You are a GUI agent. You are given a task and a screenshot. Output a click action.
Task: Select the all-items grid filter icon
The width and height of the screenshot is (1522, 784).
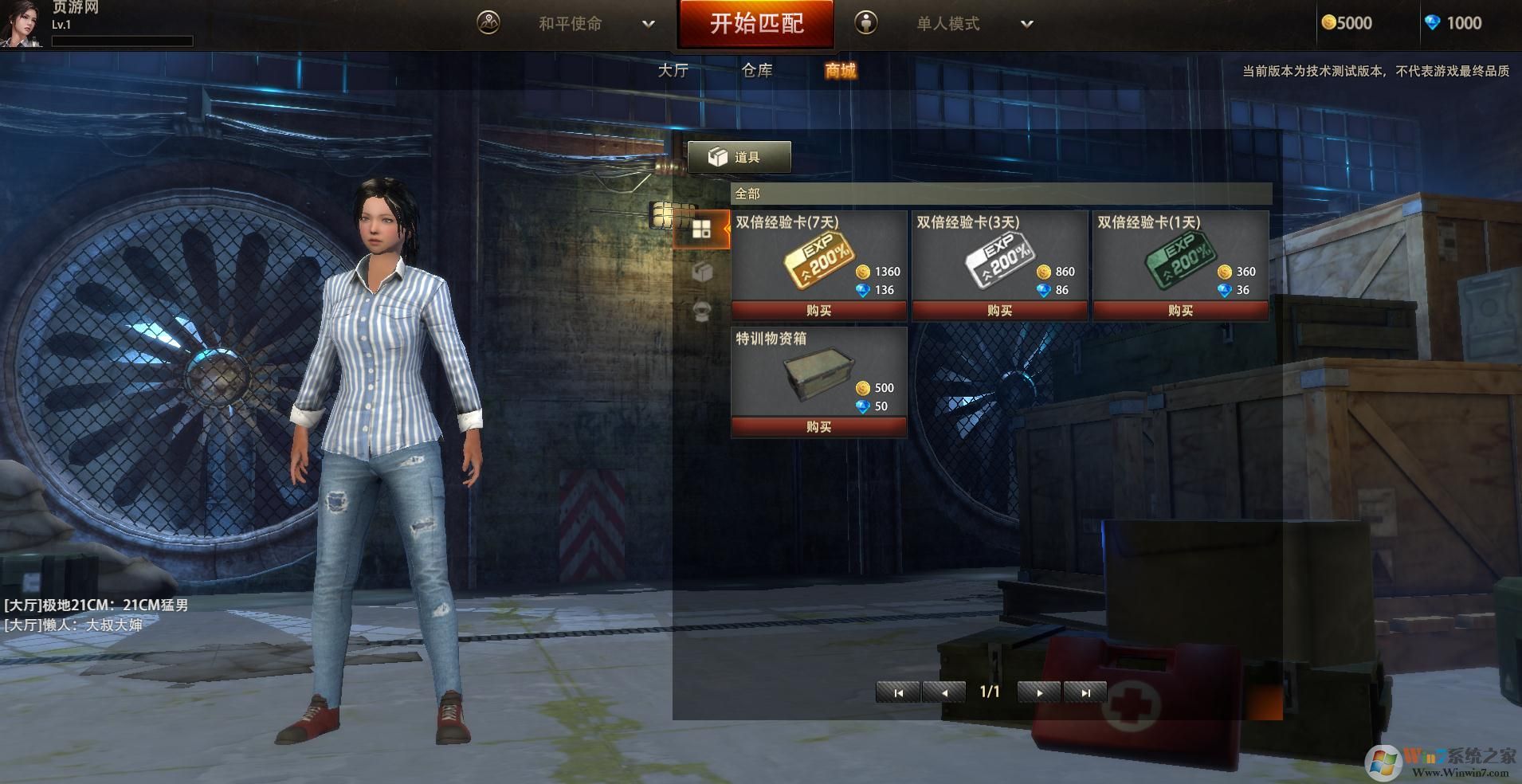coord(701,230)
